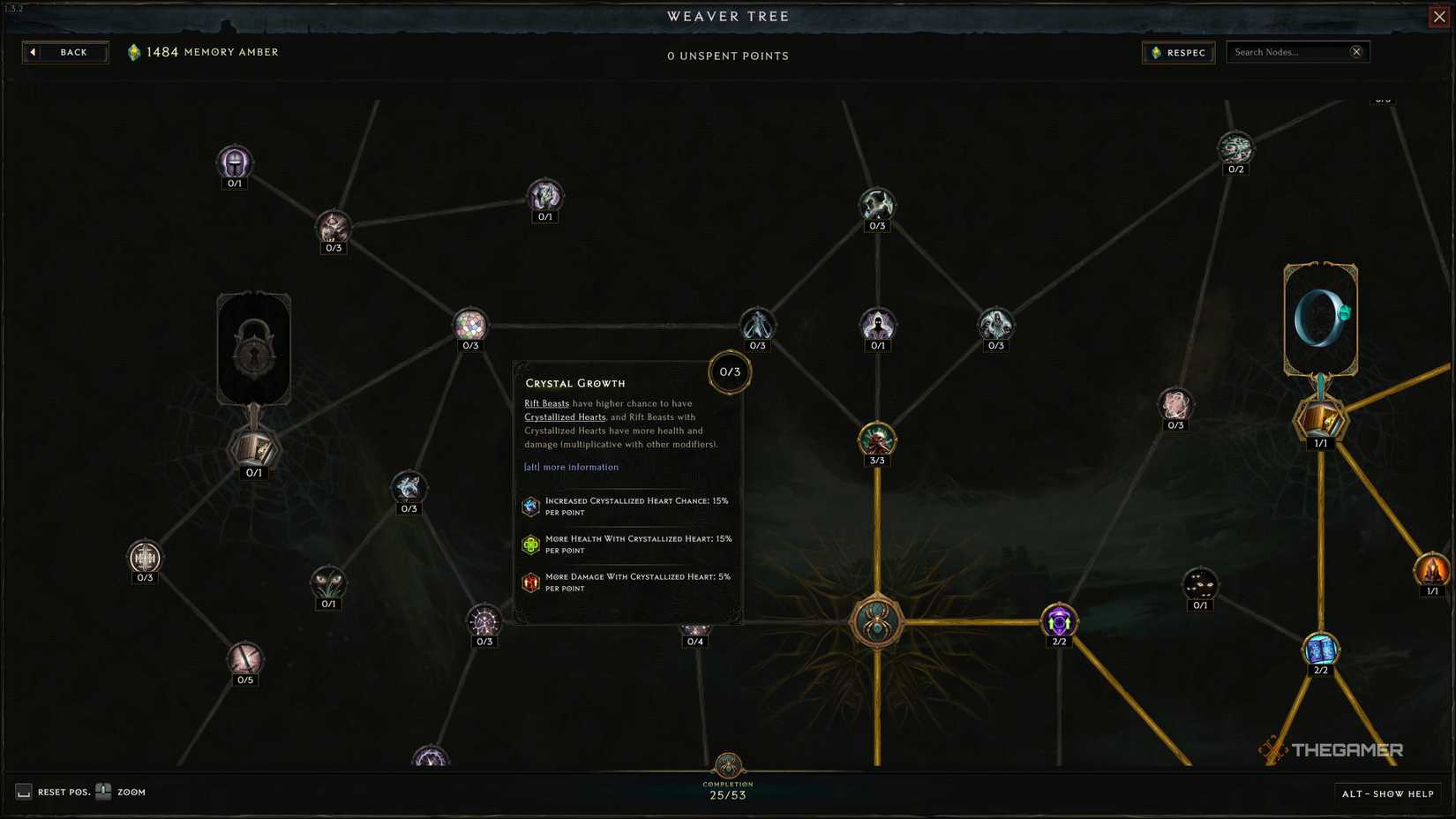1456x819 pixels.
Task: Open the blue book node marked 2/2
Action: [1319, 649]
